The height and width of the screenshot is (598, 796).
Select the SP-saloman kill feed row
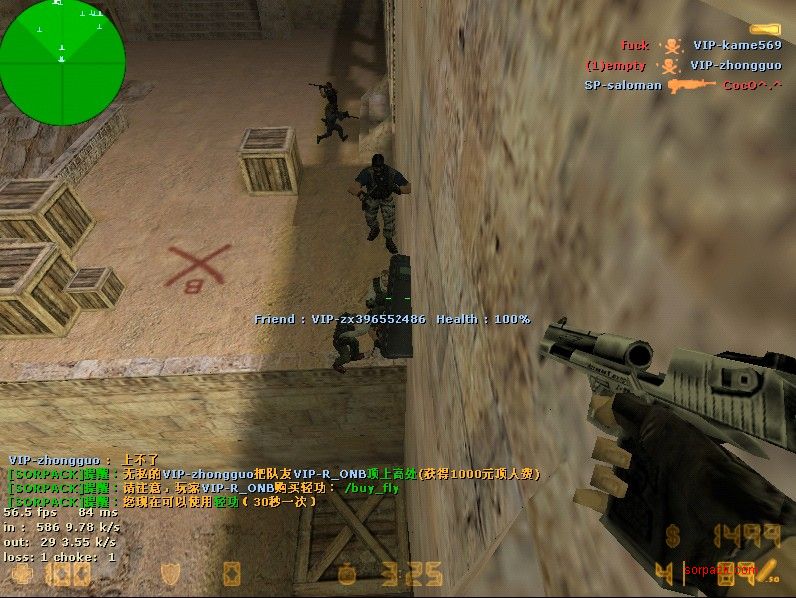point(682,86)
